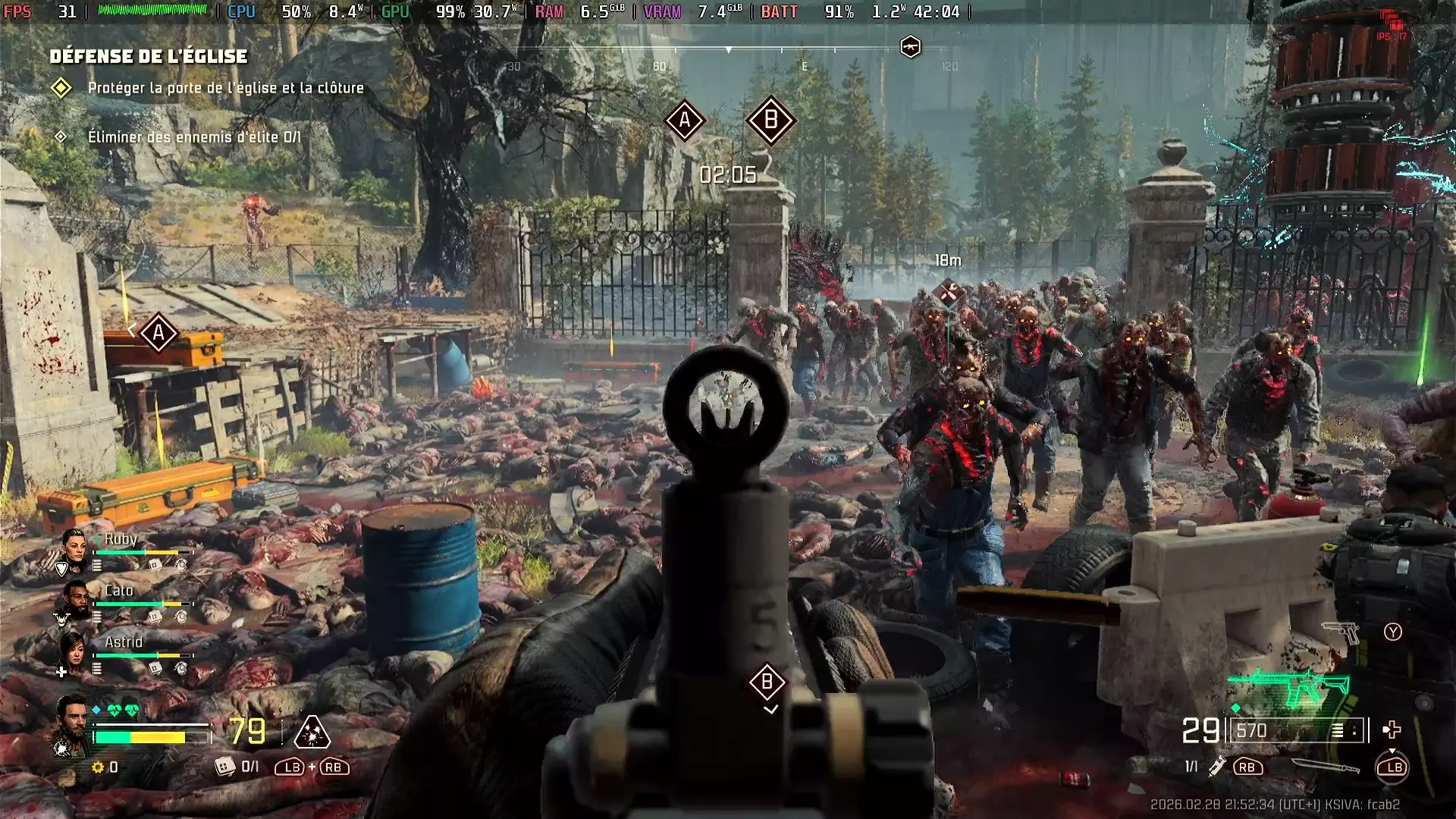The image size is (1456, 819).
Task: Select the green assault rifle weapon icon
Action: (1289, 688)
